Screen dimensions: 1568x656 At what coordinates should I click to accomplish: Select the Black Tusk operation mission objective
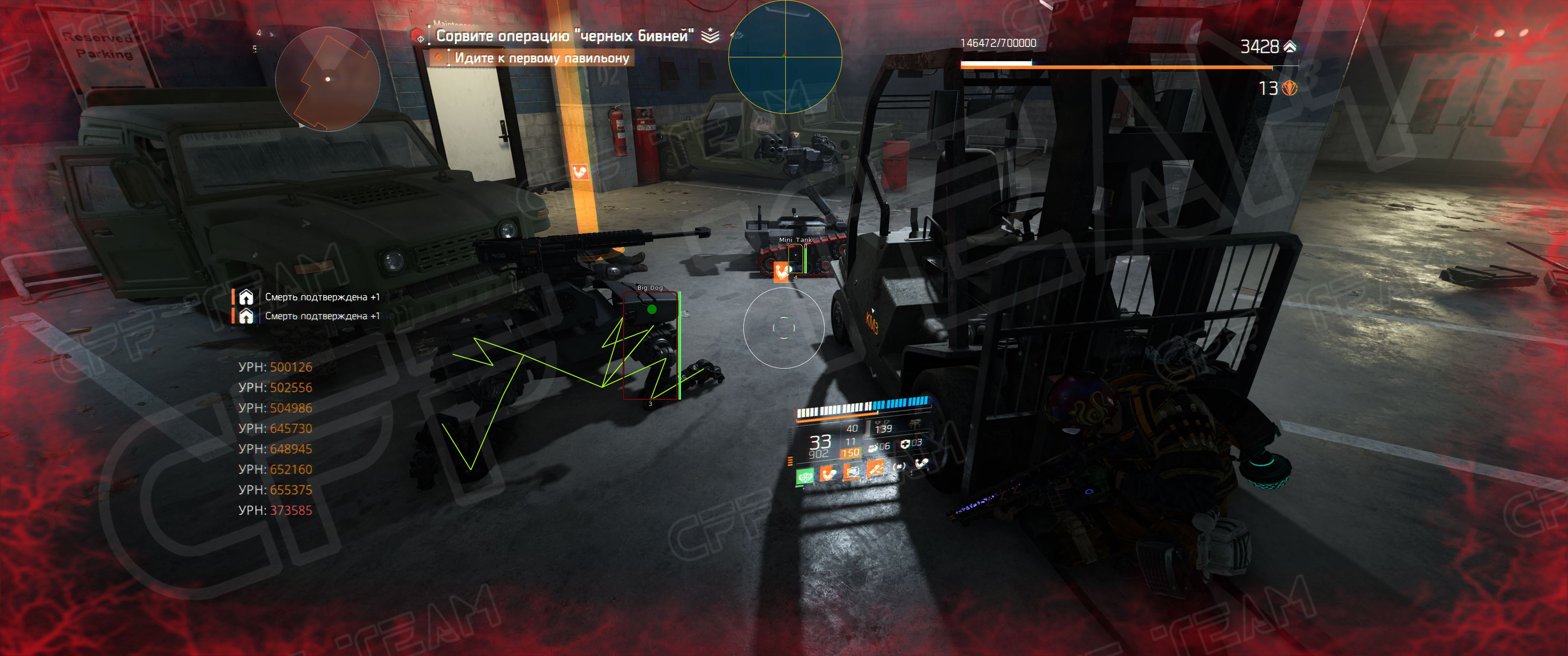tap(564, 36)
